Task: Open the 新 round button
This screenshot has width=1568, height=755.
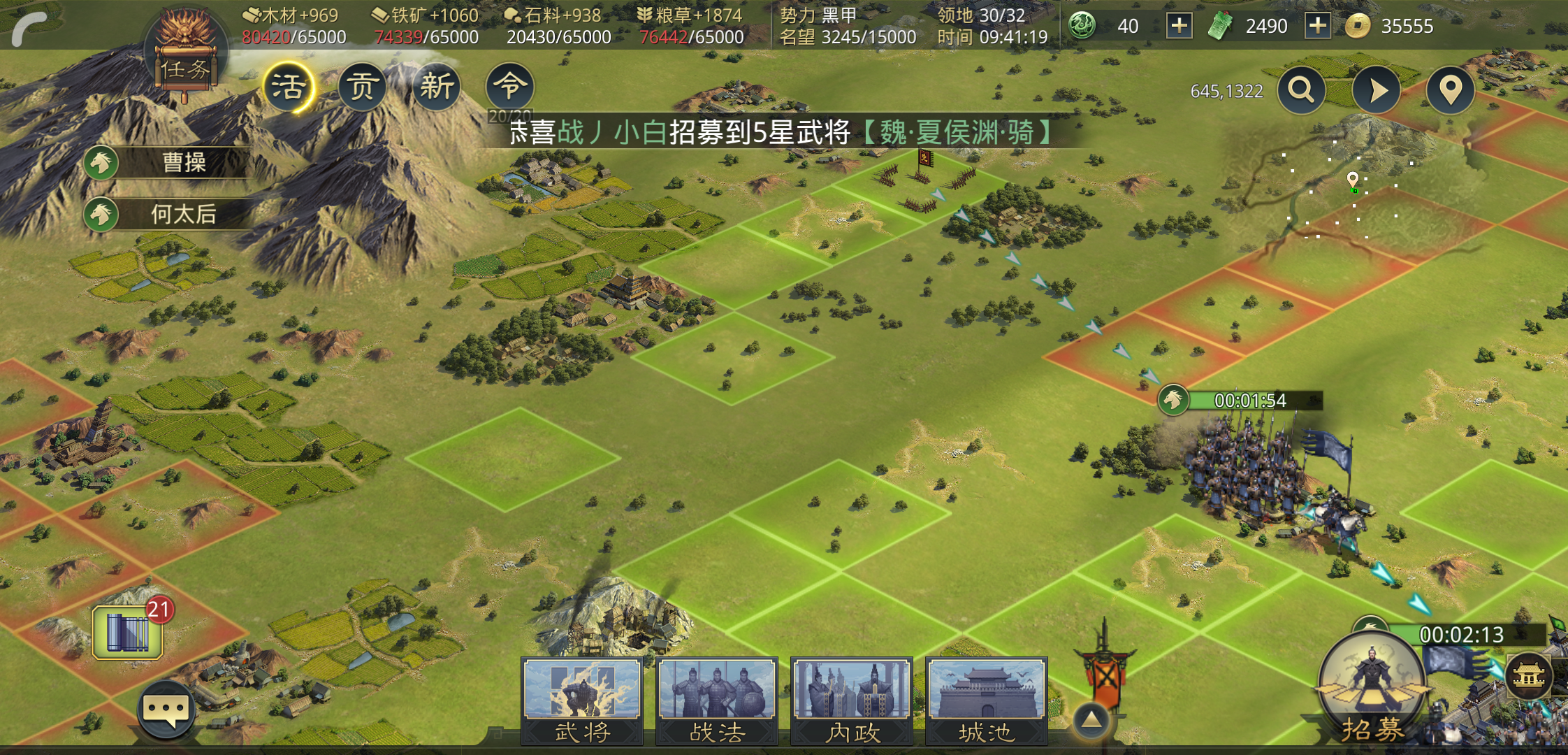Action: pyautogui.click(x=437, y=87)
